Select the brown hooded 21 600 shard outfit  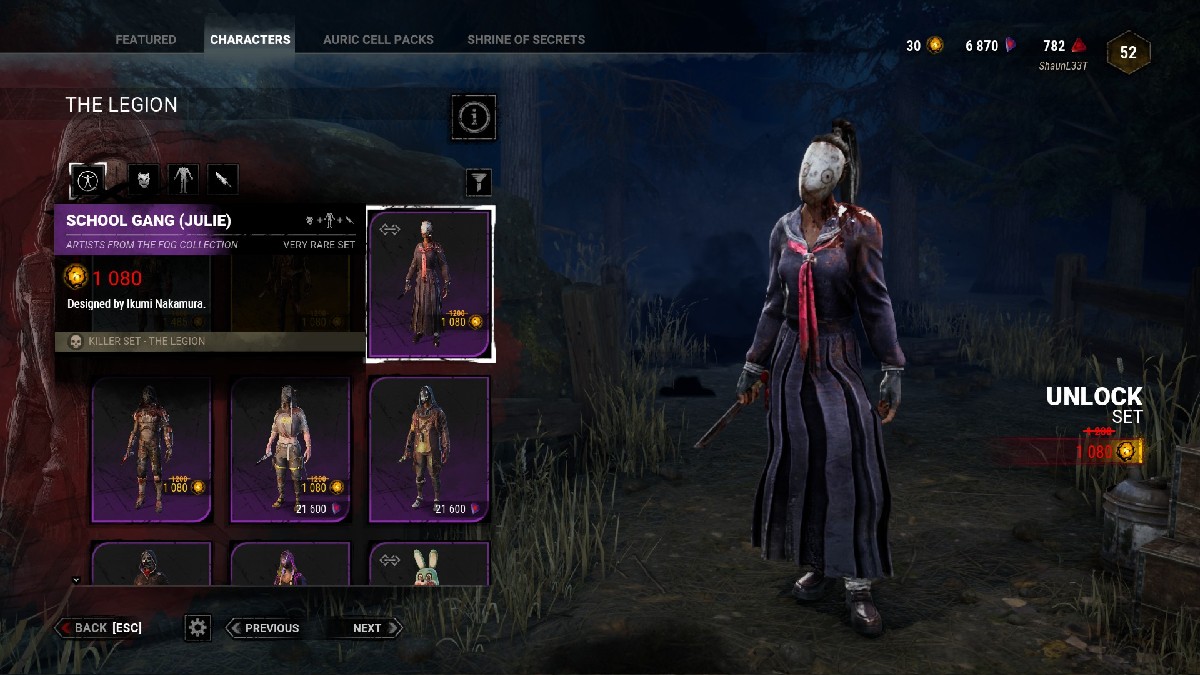(430, 450)
